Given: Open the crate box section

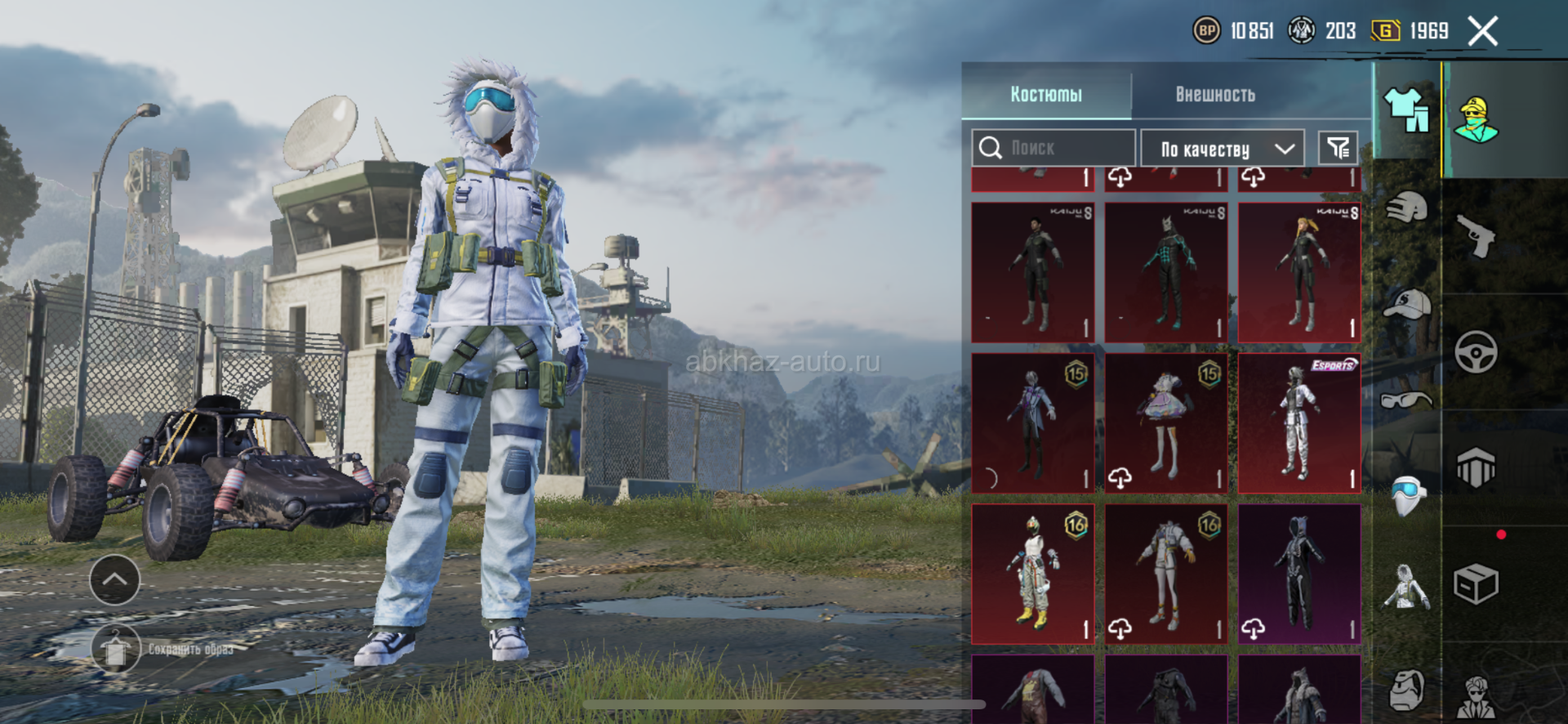Looking at the screenshot, I should coord(1477,583).
